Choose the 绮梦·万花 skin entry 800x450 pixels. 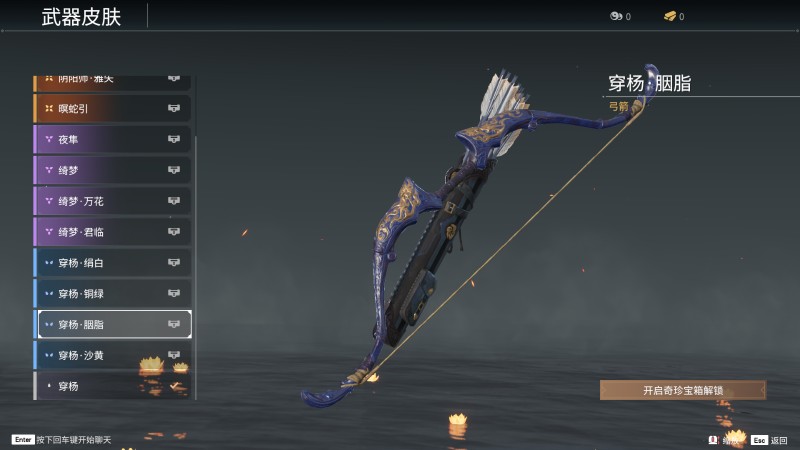point(113,201)
